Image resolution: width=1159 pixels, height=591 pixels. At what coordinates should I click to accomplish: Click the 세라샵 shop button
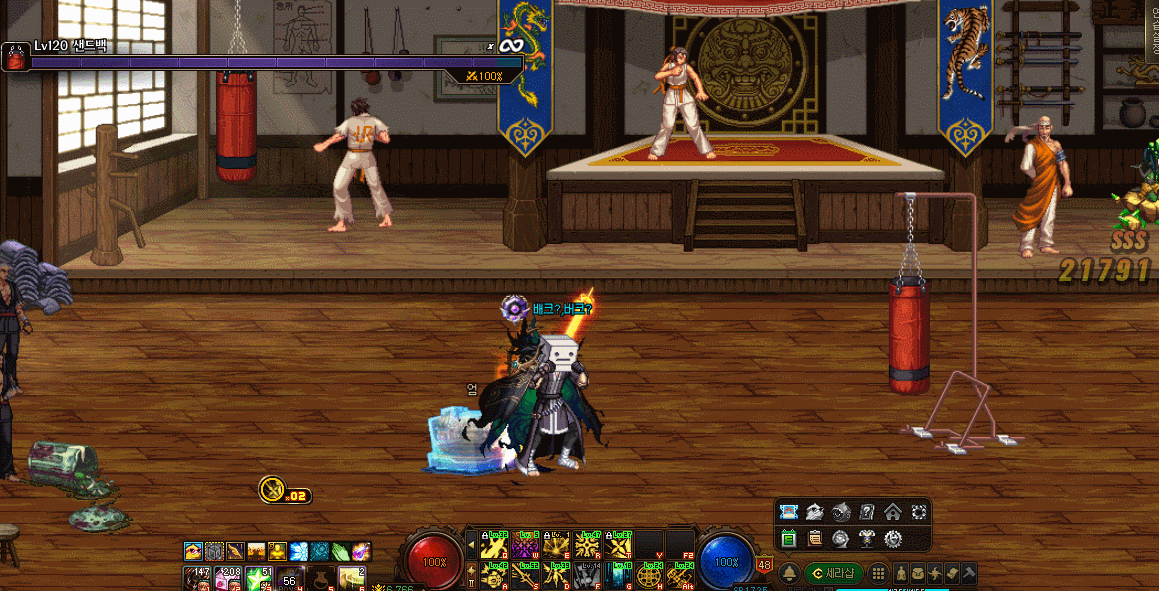pyautogui.click(x=833, y=573)
